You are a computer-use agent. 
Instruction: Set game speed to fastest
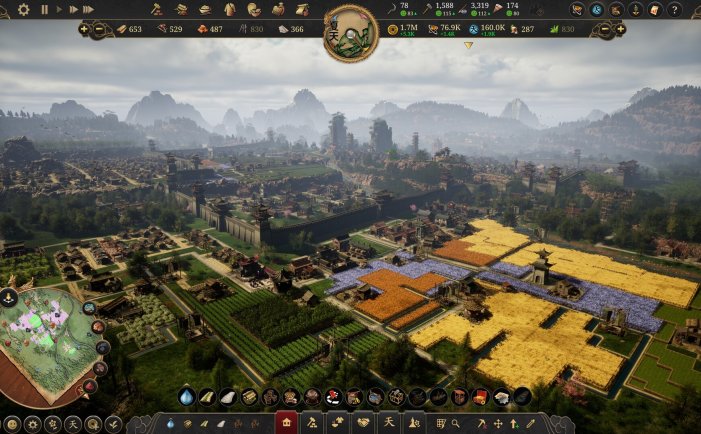(x=88, y=9)
